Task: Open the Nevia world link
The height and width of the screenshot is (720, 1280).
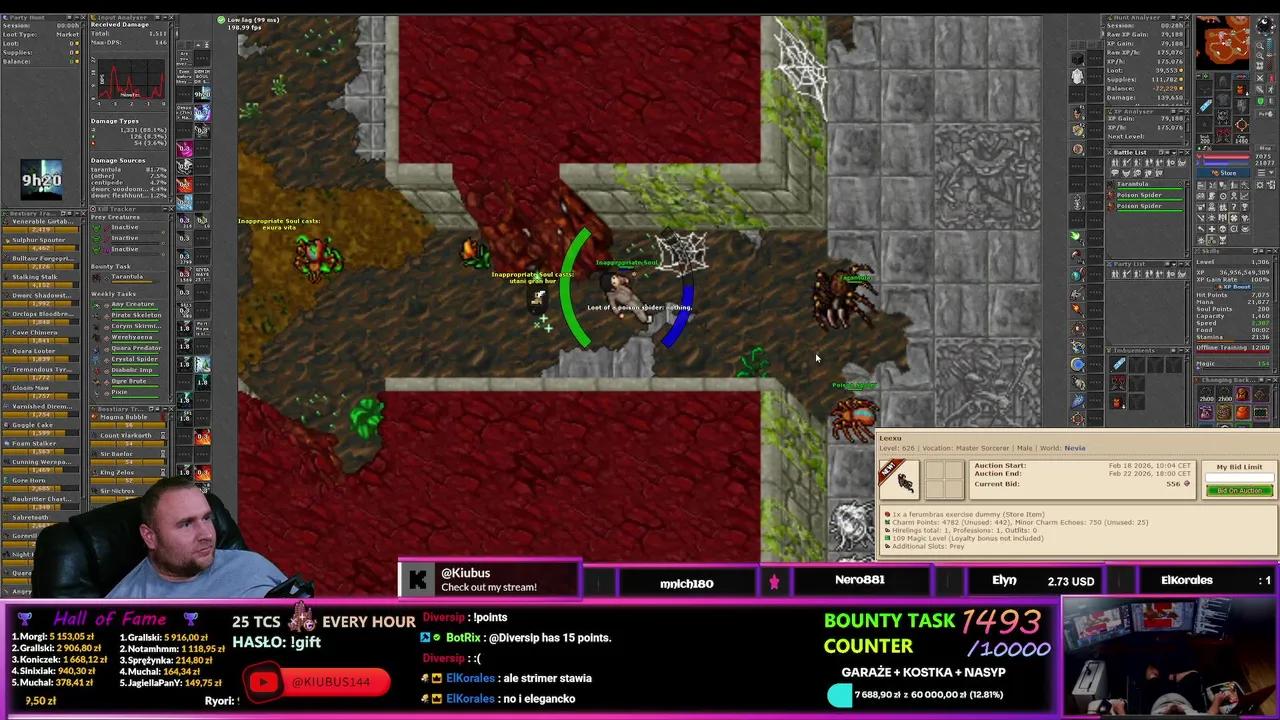Action: point(1074,448)
